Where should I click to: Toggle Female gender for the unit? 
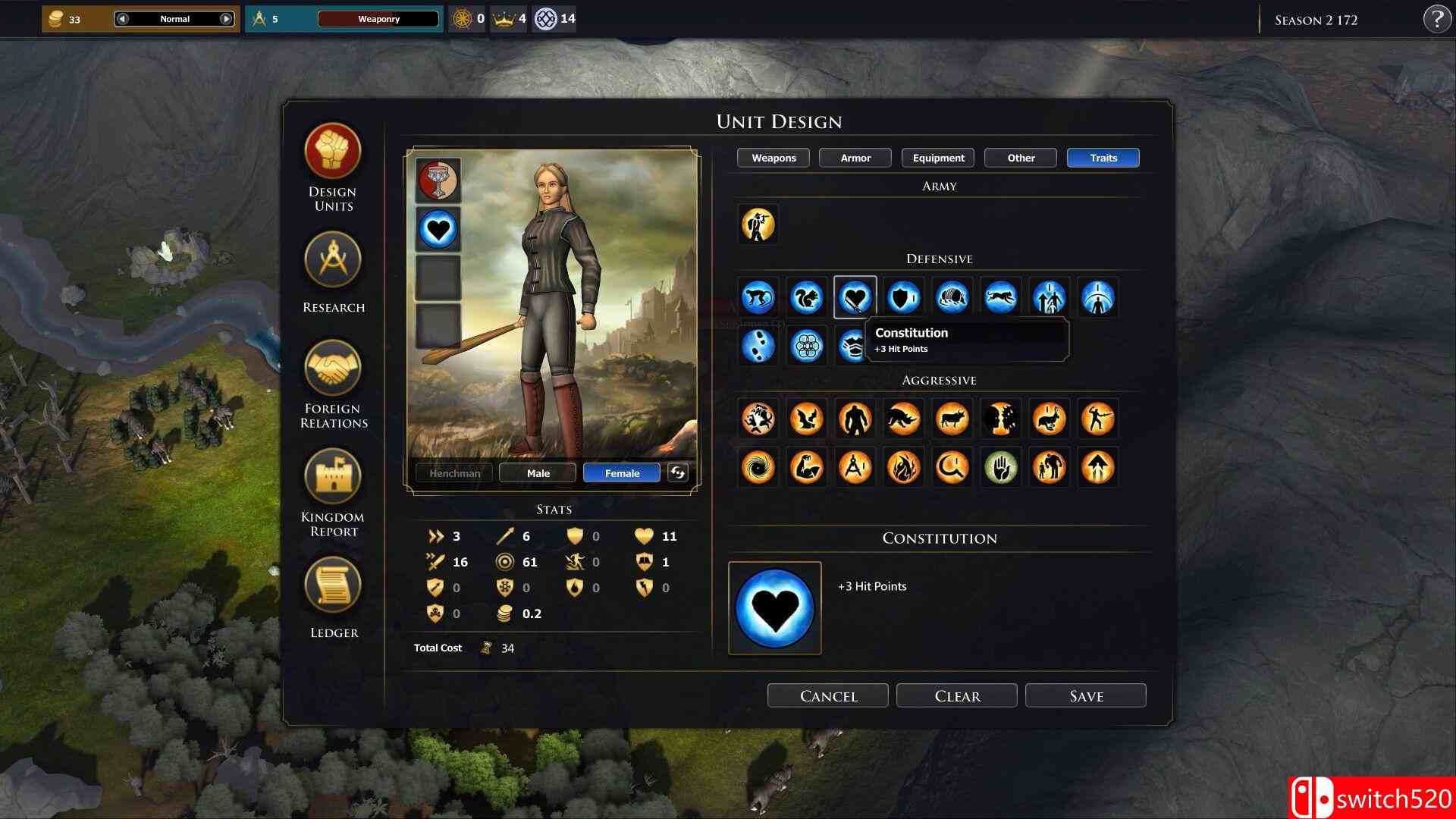tap(621, 472)
